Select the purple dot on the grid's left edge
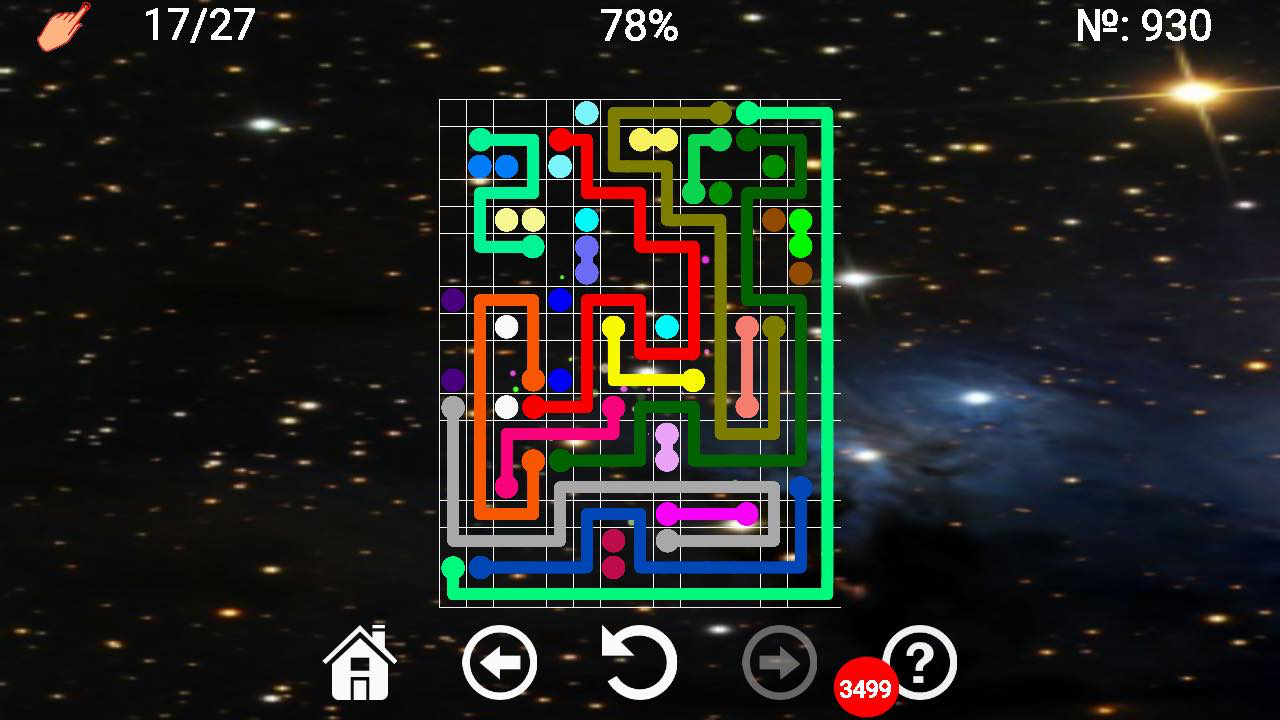1280x720 pixels. pyautogui.click(x=453, y=298)
